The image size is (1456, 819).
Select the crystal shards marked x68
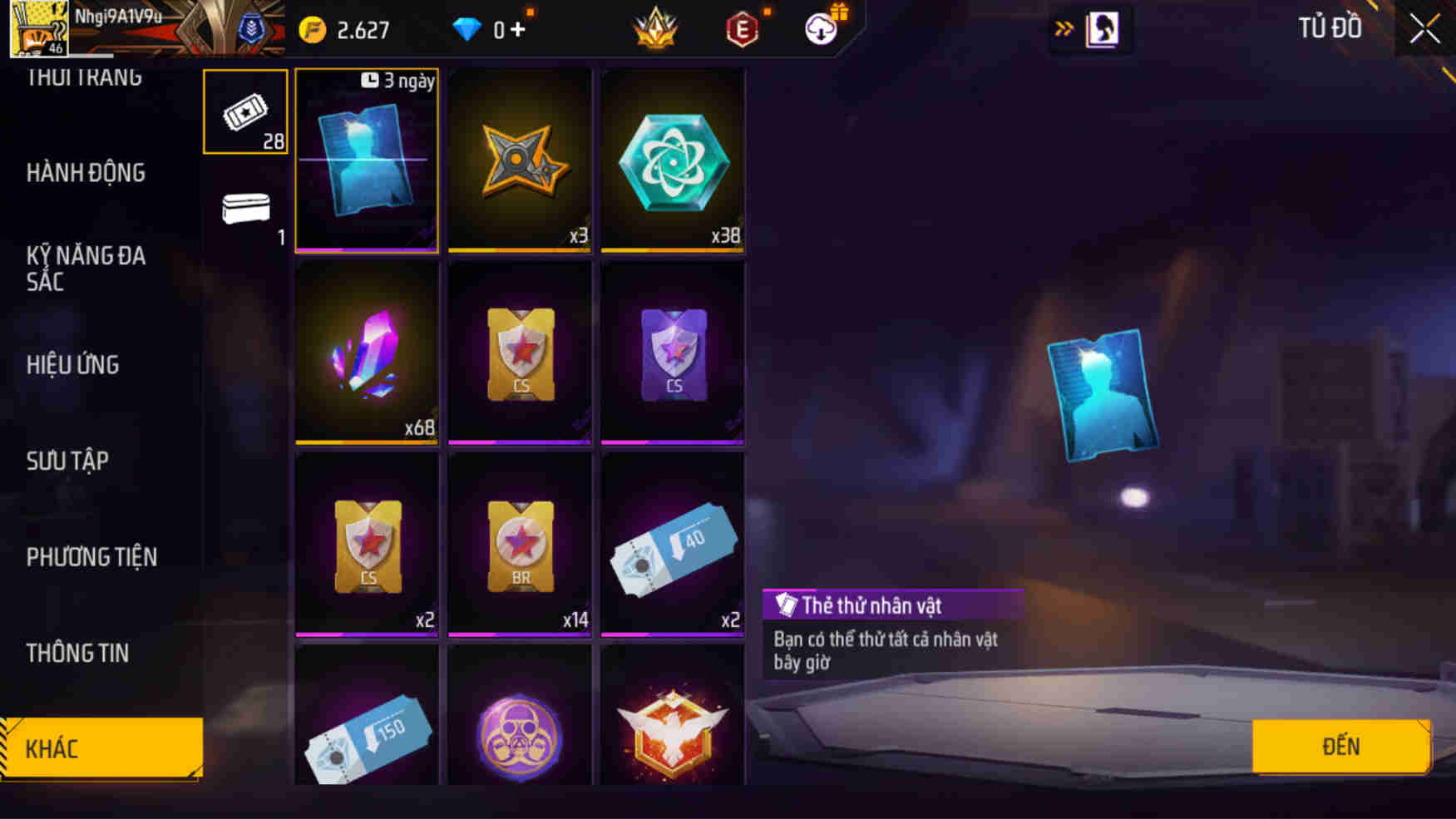tap(366, 353)
